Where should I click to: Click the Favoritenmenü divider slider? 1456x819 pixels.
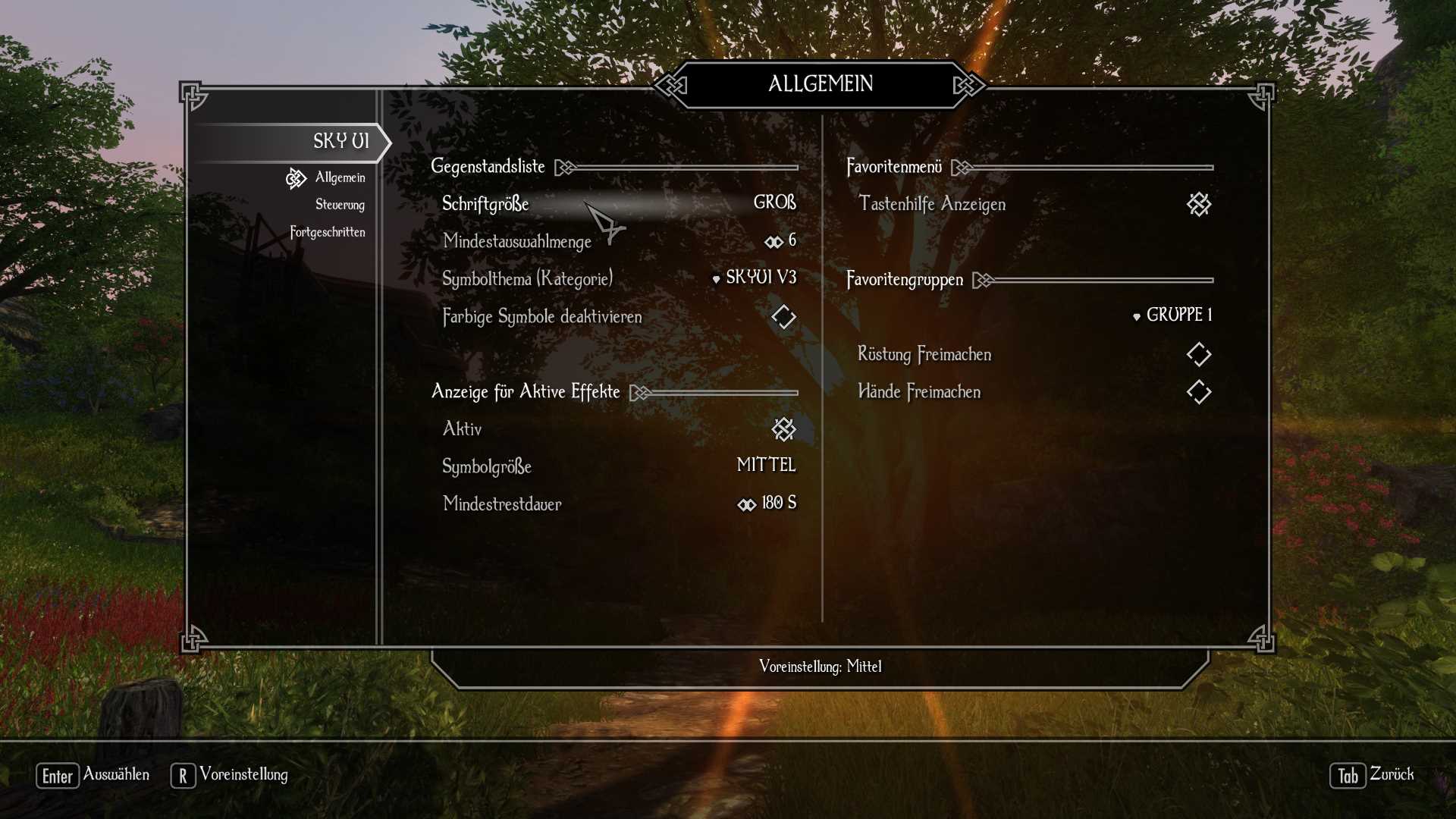1084,166
